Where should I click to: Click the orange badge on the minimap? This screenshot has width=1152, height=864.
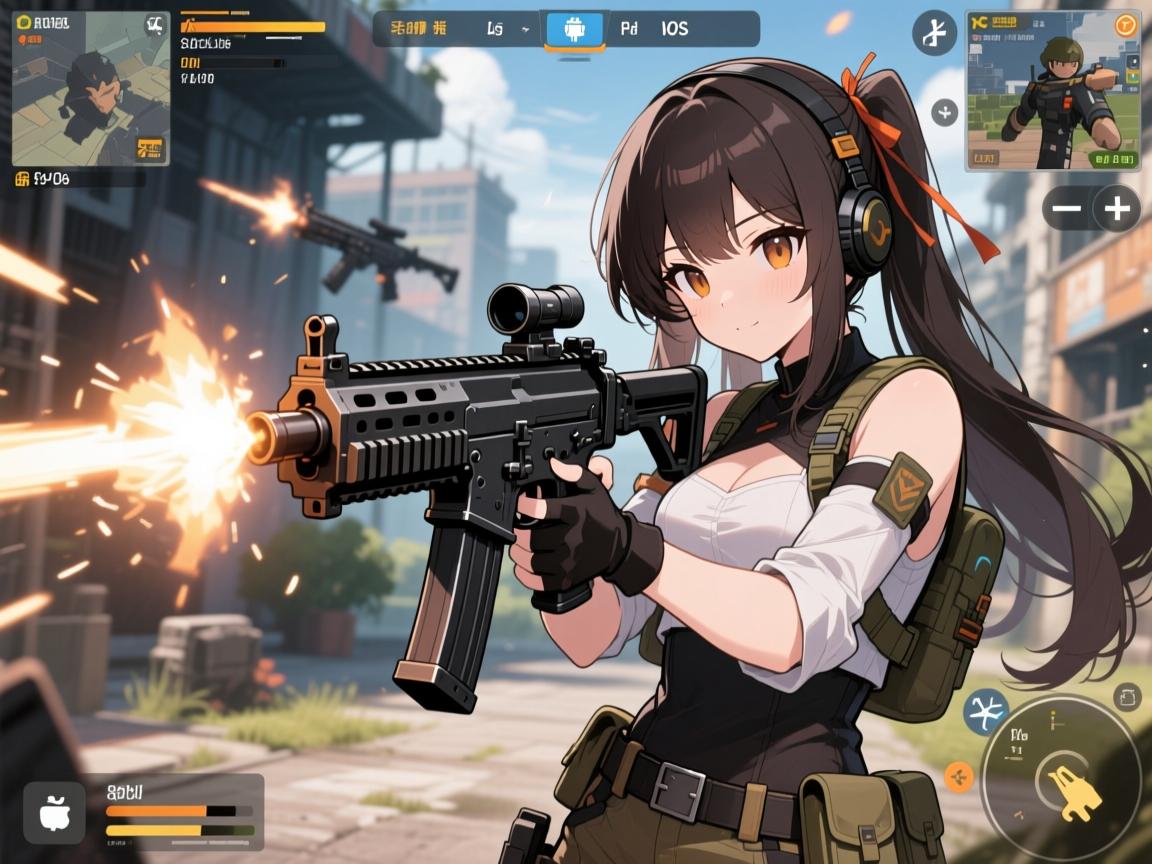pyautogui.click(x=149, y=149)
